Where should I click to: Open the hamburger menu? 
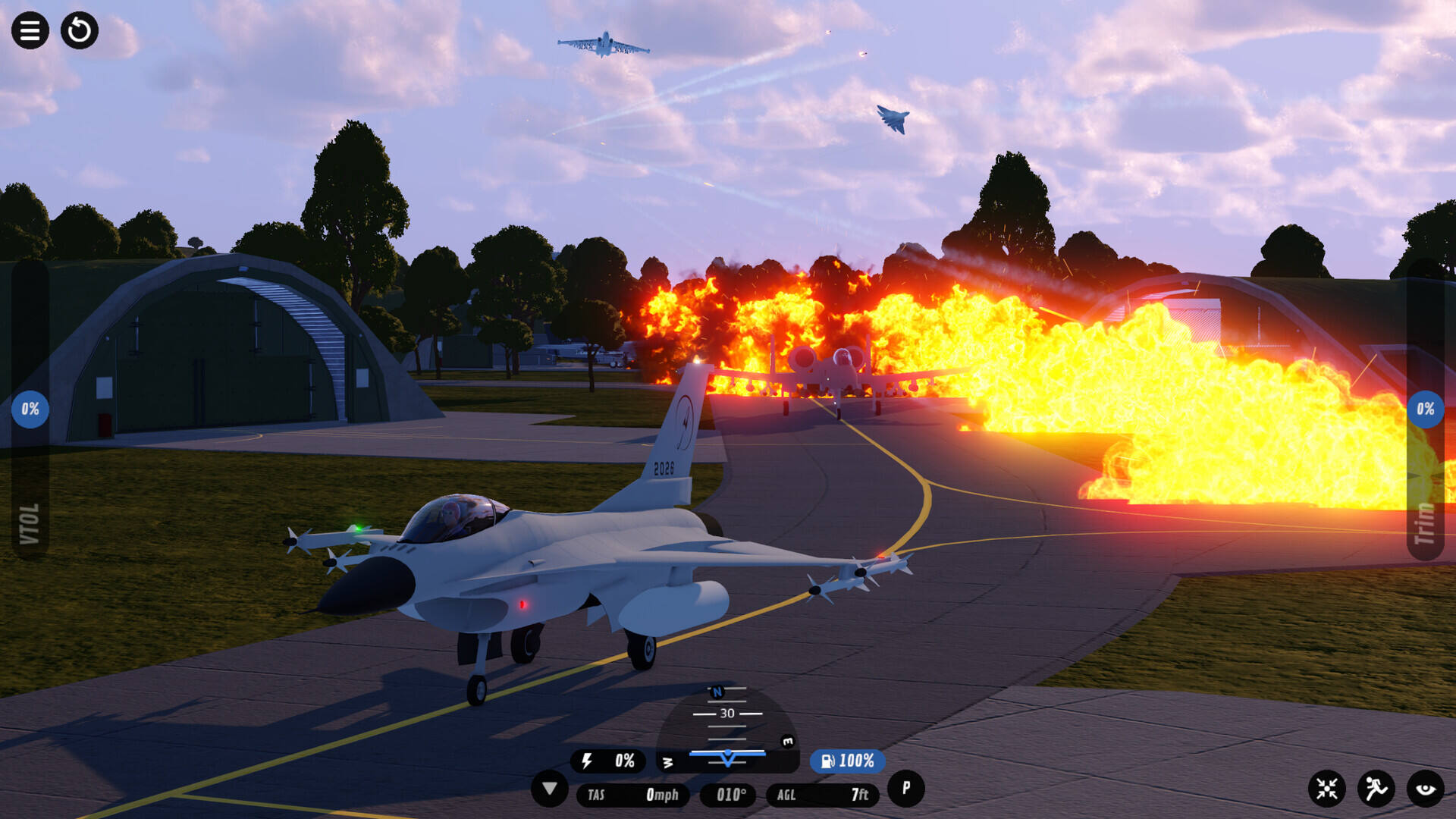pos(30,31)
